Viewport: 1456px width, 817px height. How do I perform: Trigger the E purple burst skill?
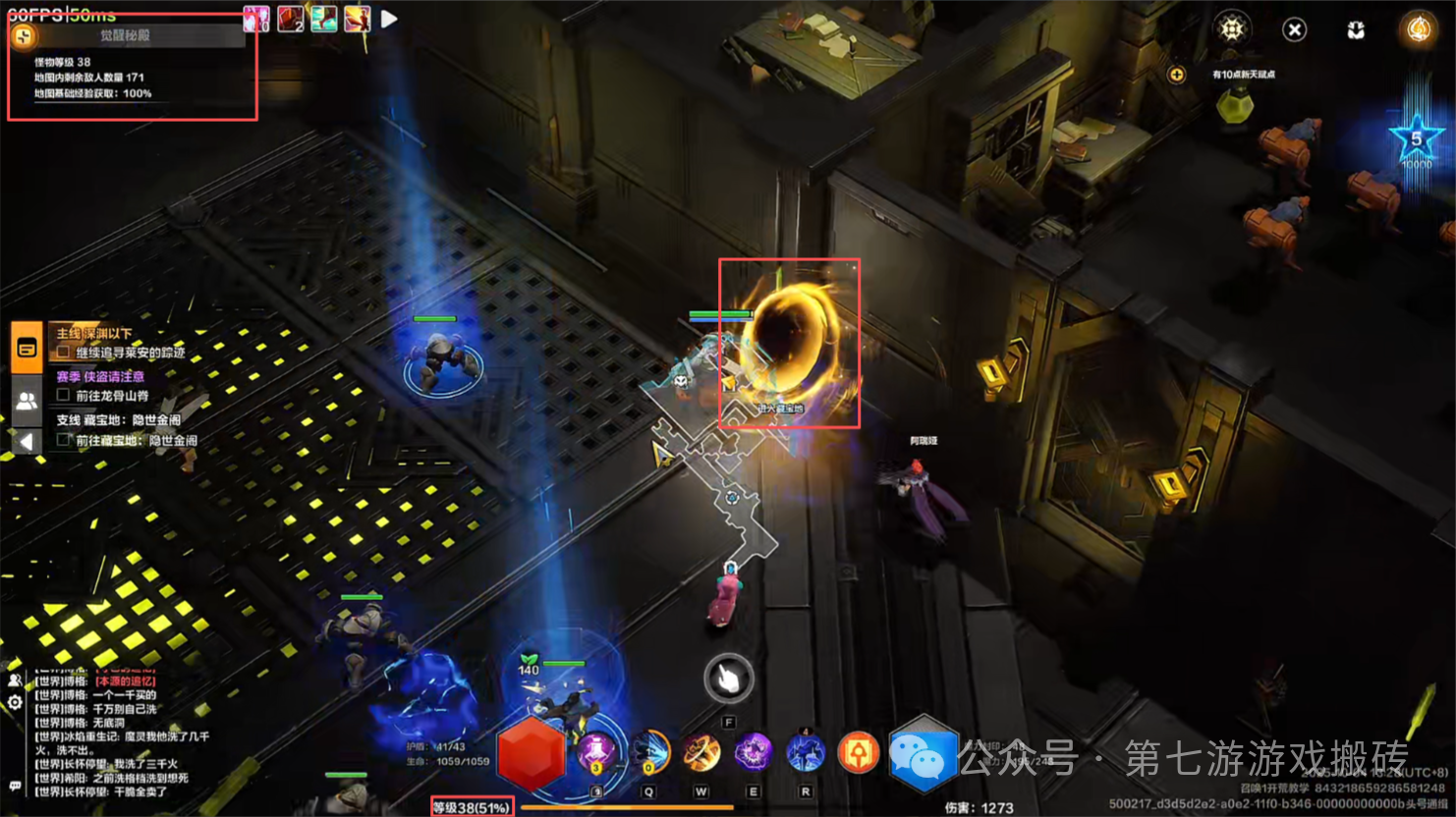coord(754,753)
